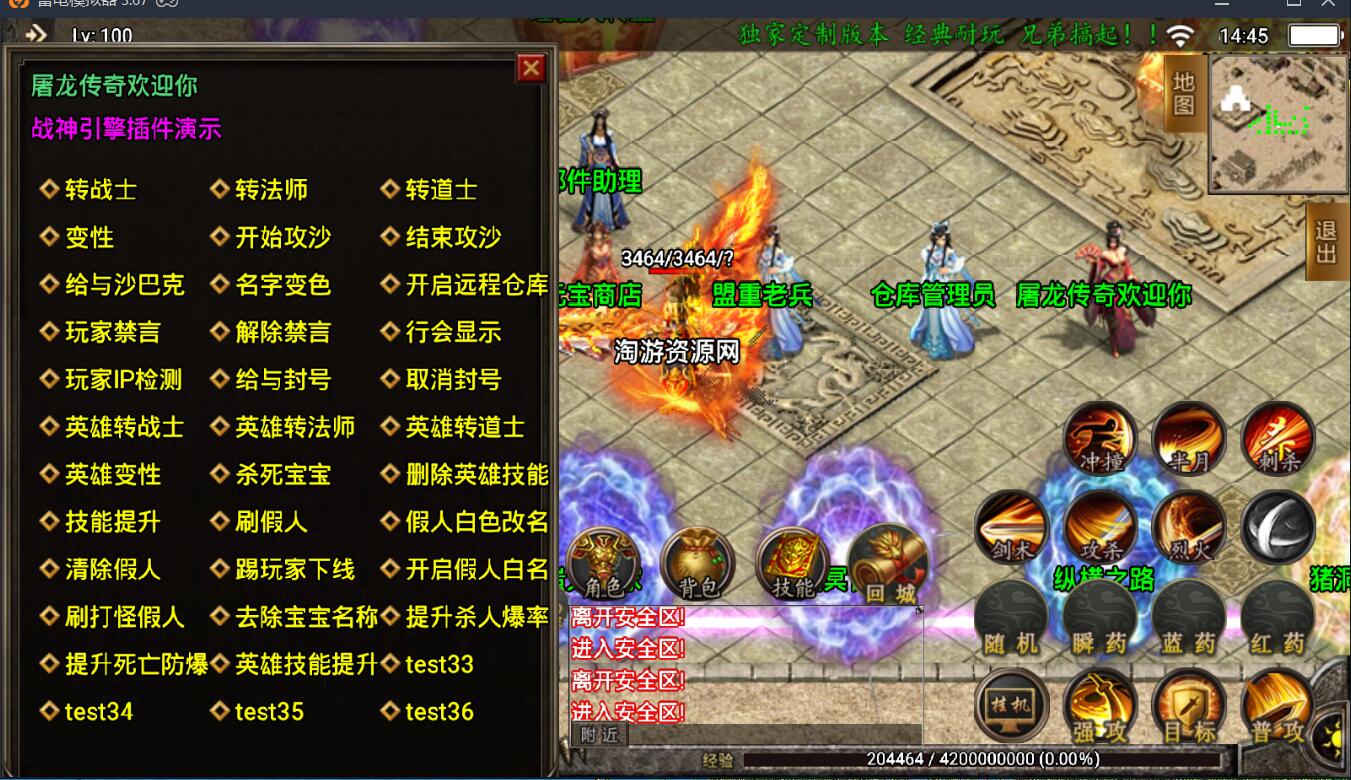Open the remote warehouse via 开启远程仓库
Image resolution: width=1351 pixels, height=780 pixels.
pos(476,285)
